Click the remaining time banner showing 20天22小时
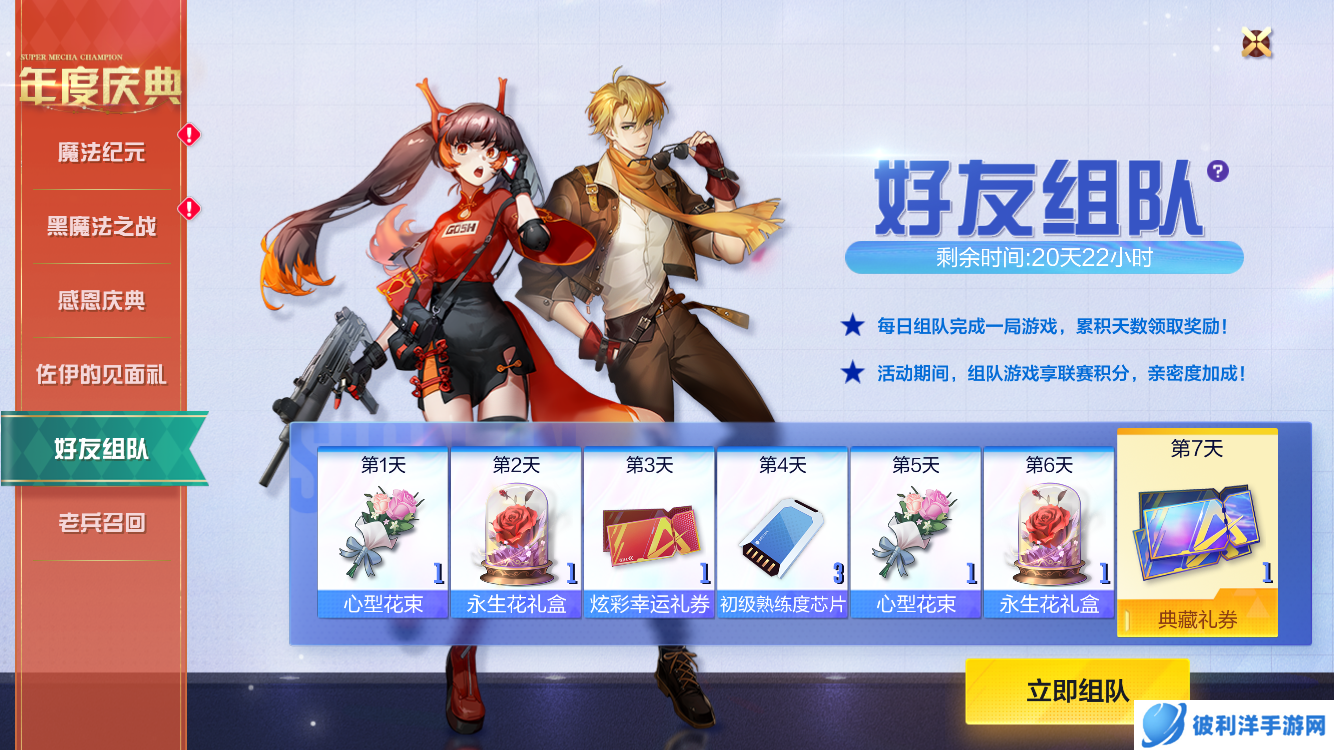This screenshot has height=750, width=1334. coord(1043,255)
